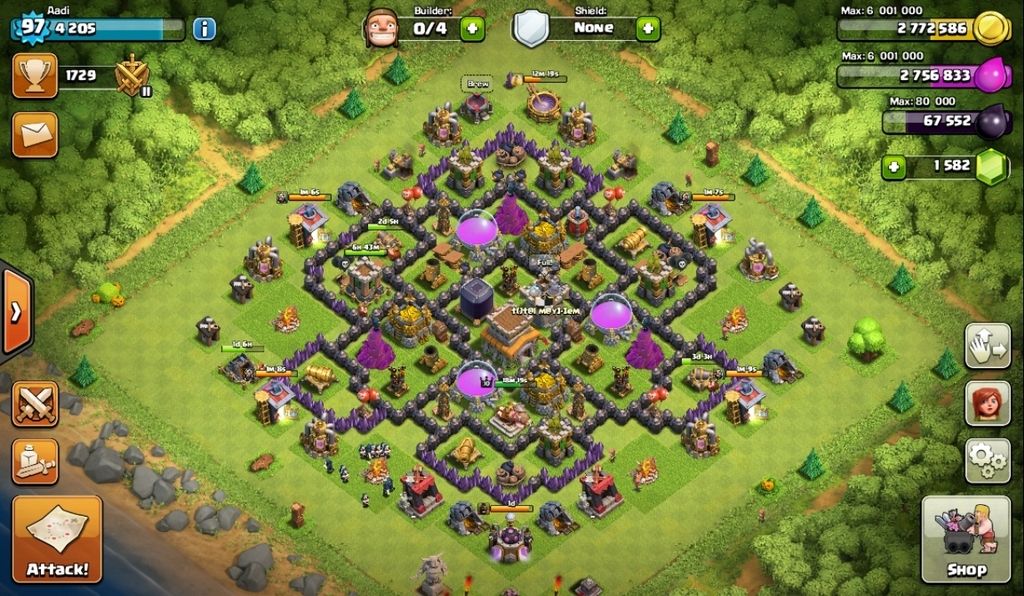This screenshot has height=596, width=1024.
Task: Click the blue player info button
Action: click(x=204, y=28)
